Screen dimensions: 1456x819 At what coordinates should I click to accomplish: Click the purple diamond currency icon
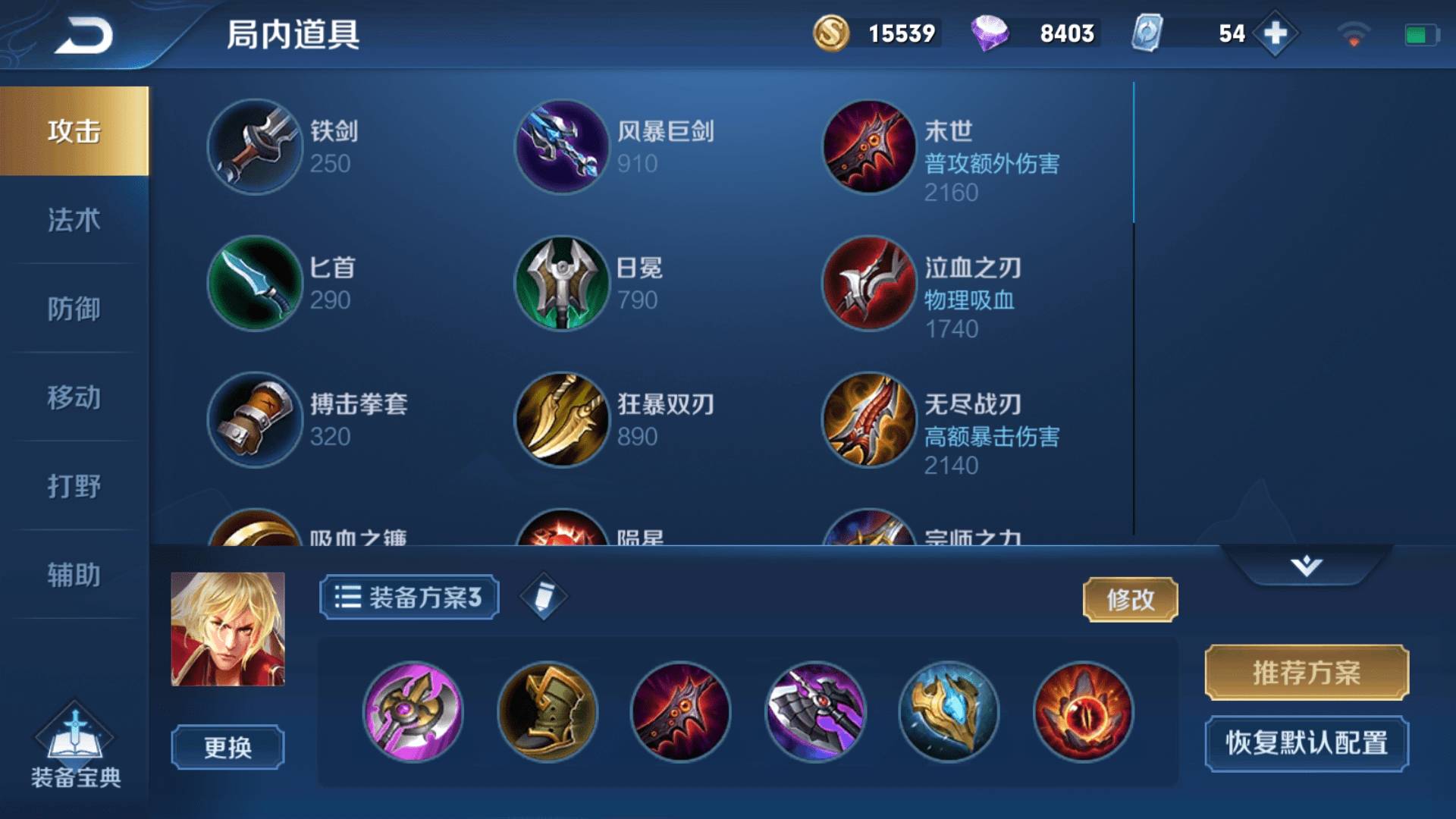[x=993, y=33]
